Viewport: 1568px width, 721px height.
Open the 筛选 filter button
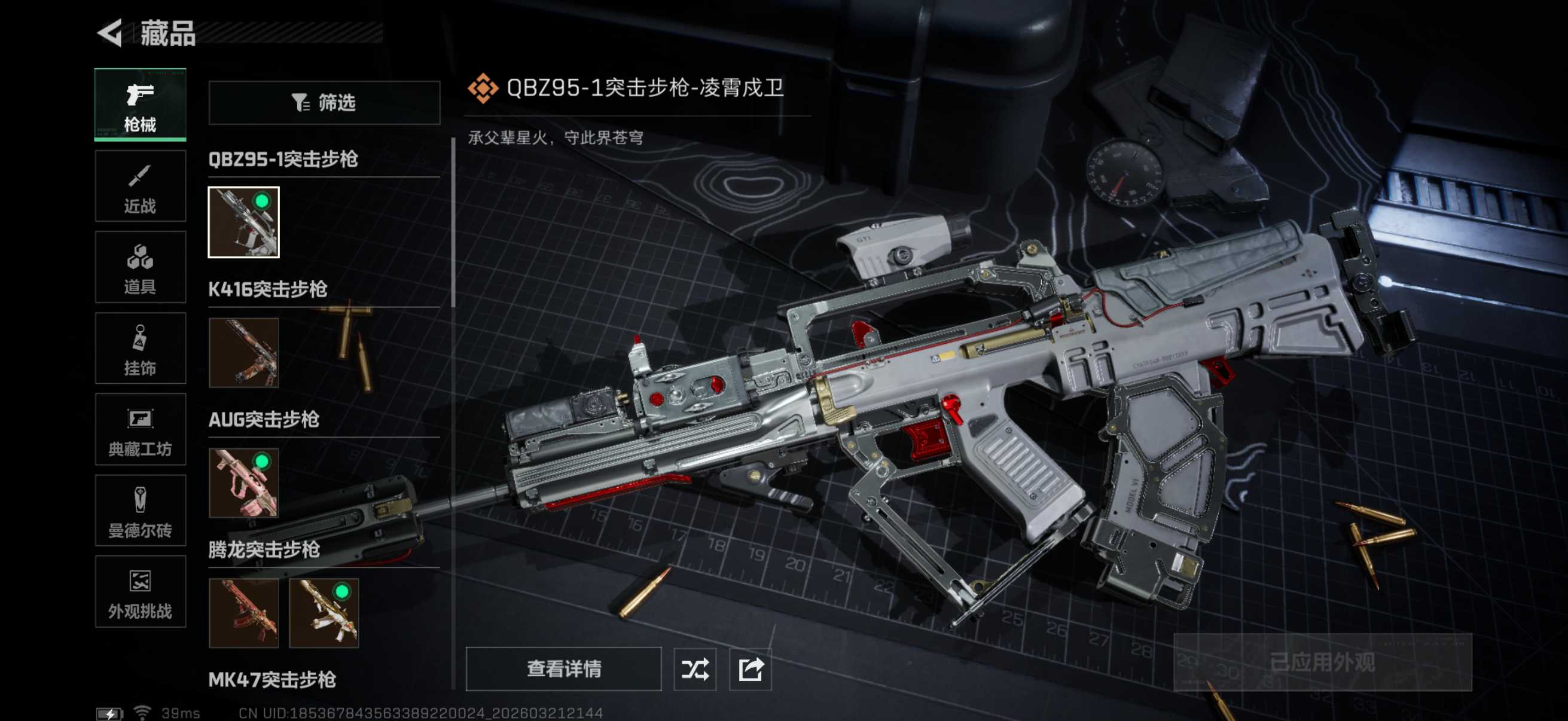324,103
